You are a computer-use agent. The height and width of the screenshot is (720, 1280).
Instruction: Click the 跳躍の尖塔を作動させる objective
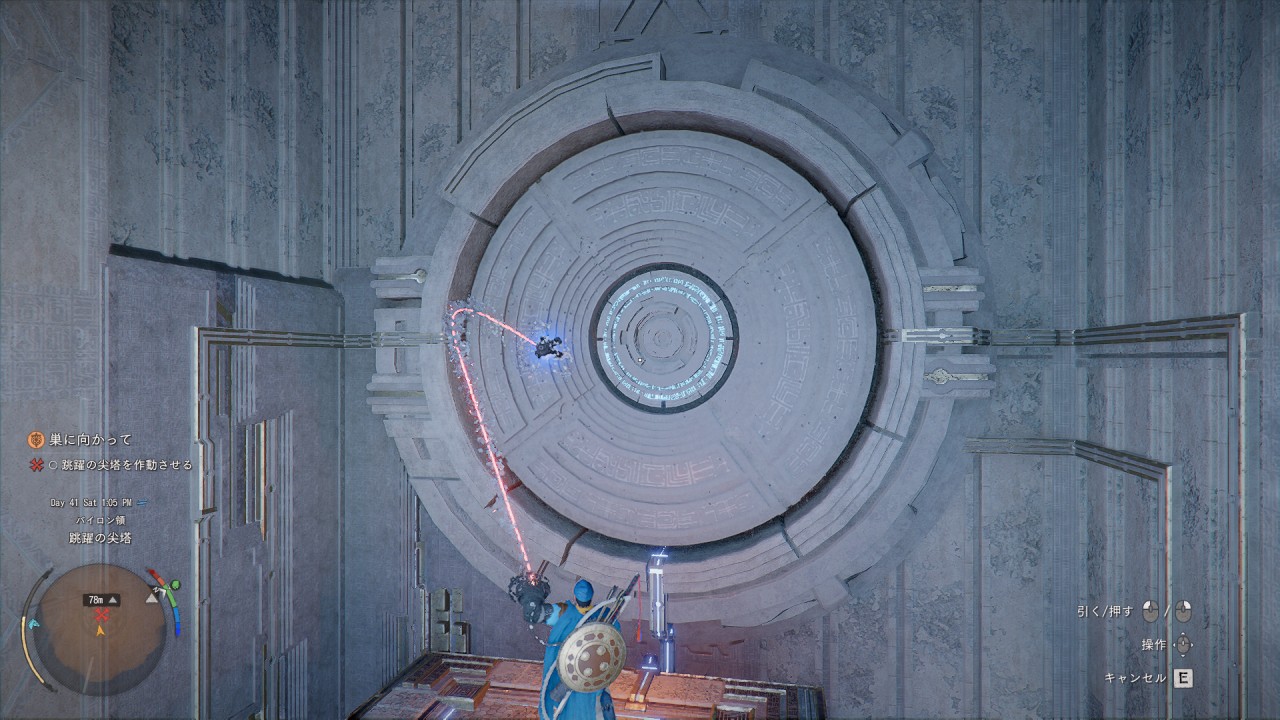126,465
